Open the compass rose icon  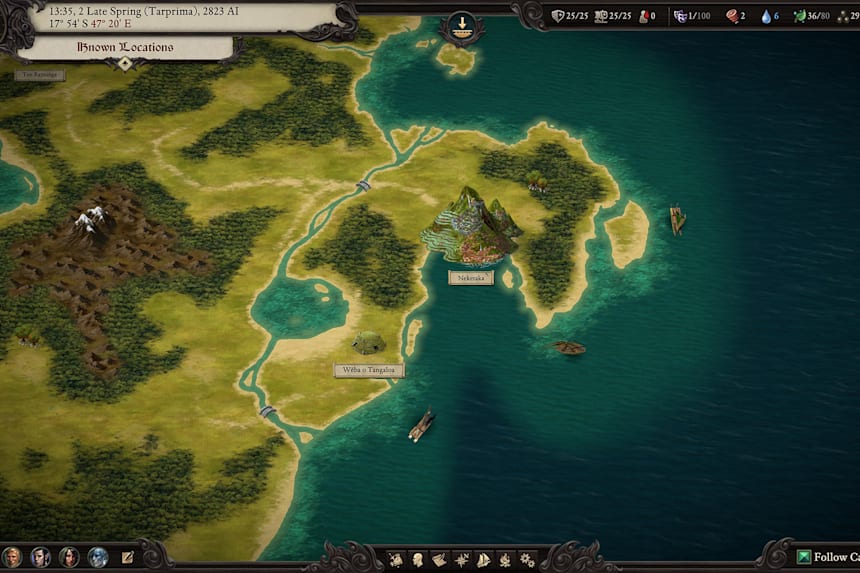point(462,559)
